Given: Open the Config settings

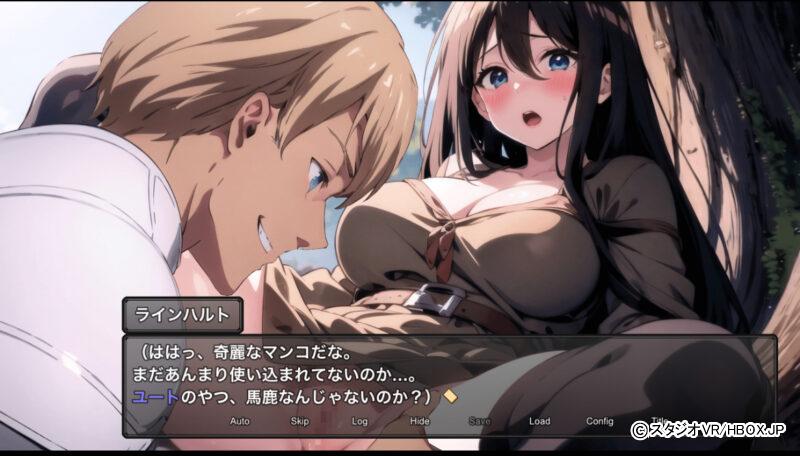Looking at the screenshot, I should (x=600, y=421).
